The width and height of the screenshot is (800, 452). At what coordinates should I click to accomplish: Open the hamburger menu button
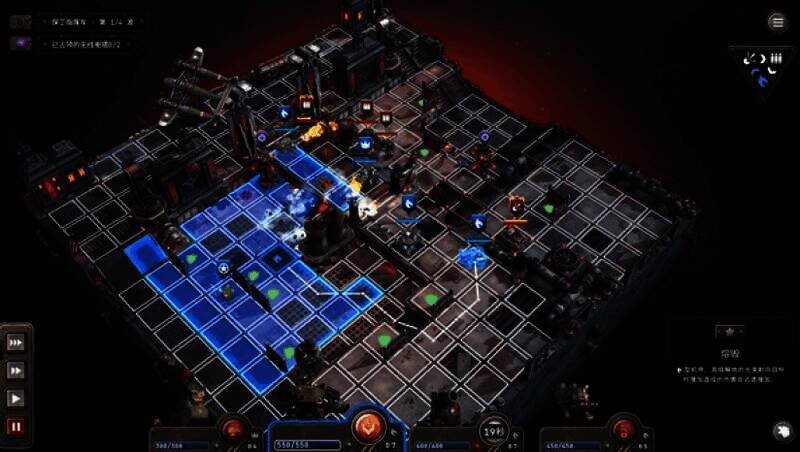tap(777, 21)
